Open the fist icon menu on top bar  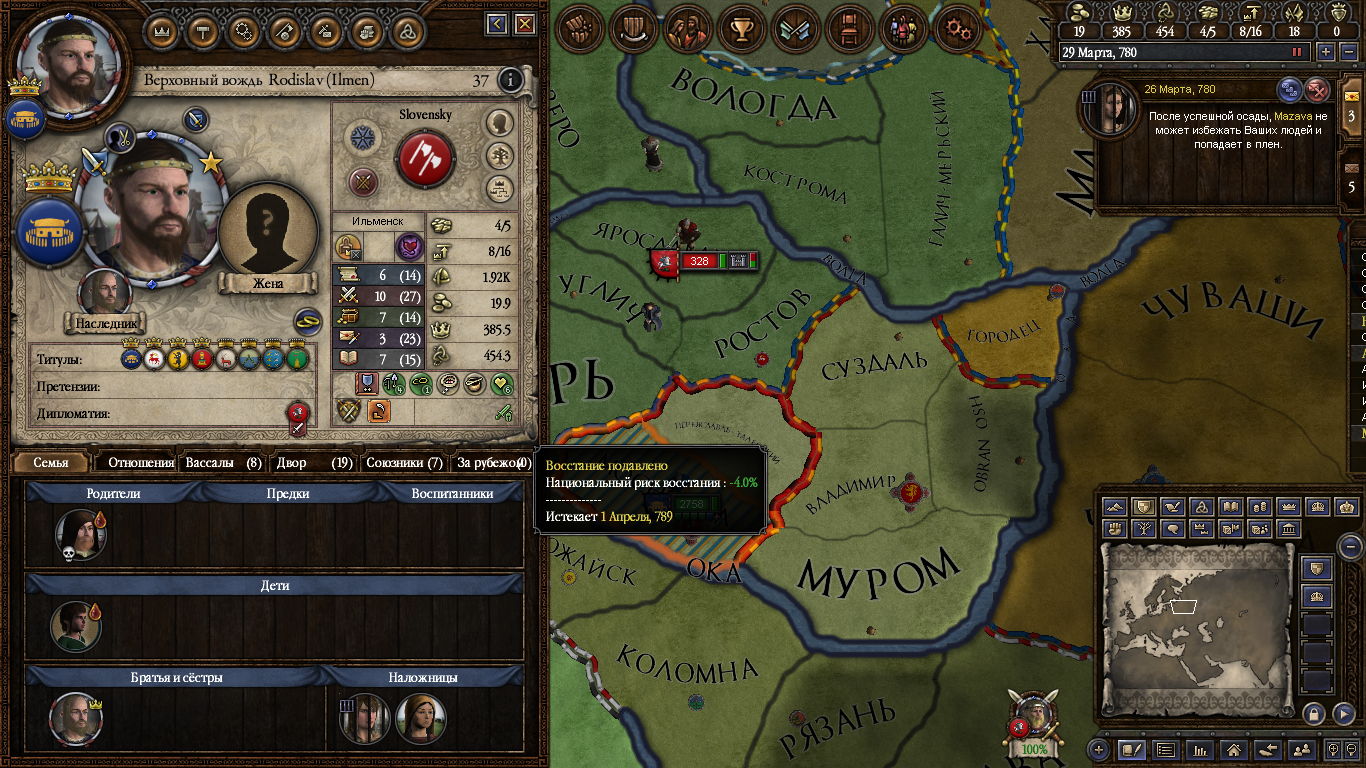[x=581, y=29]
